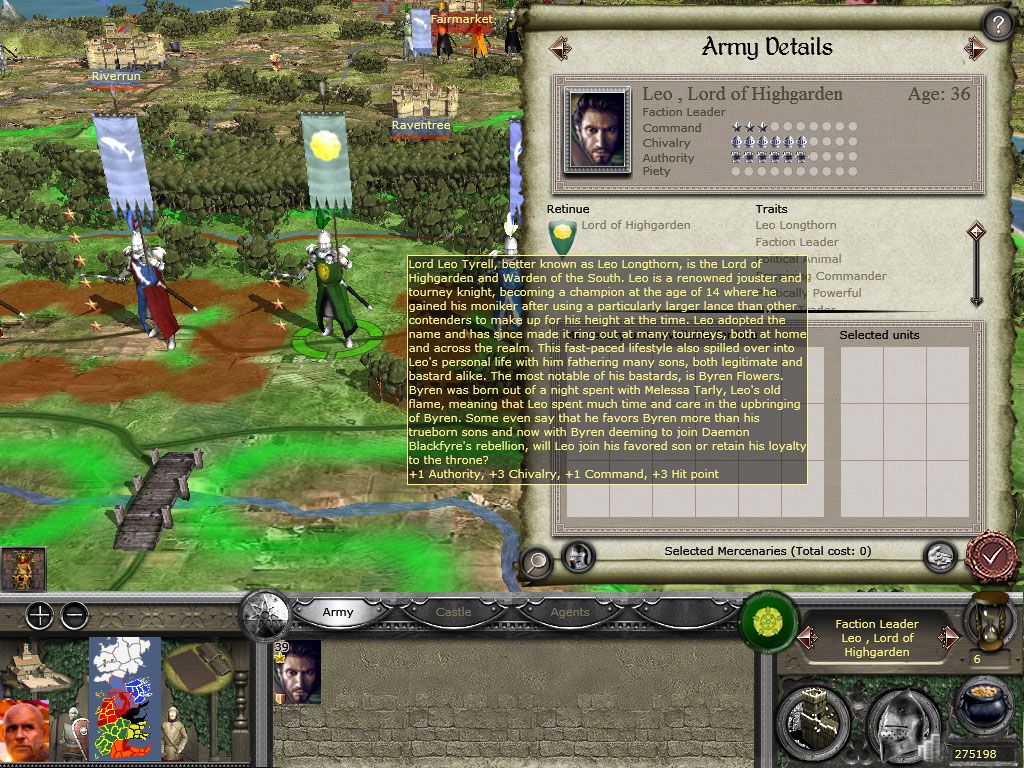This screenshot has width=1024, height=768.
Task: Switch to the Agents tab
Action: 570,612
